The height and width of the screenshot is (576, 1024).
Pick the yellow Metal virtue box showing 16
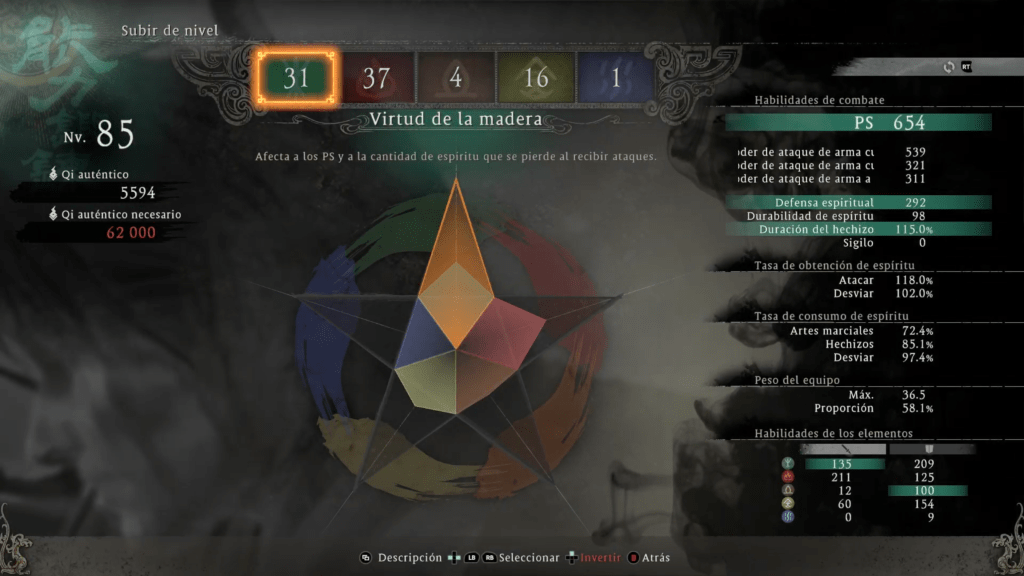click(x=536, y=78)
